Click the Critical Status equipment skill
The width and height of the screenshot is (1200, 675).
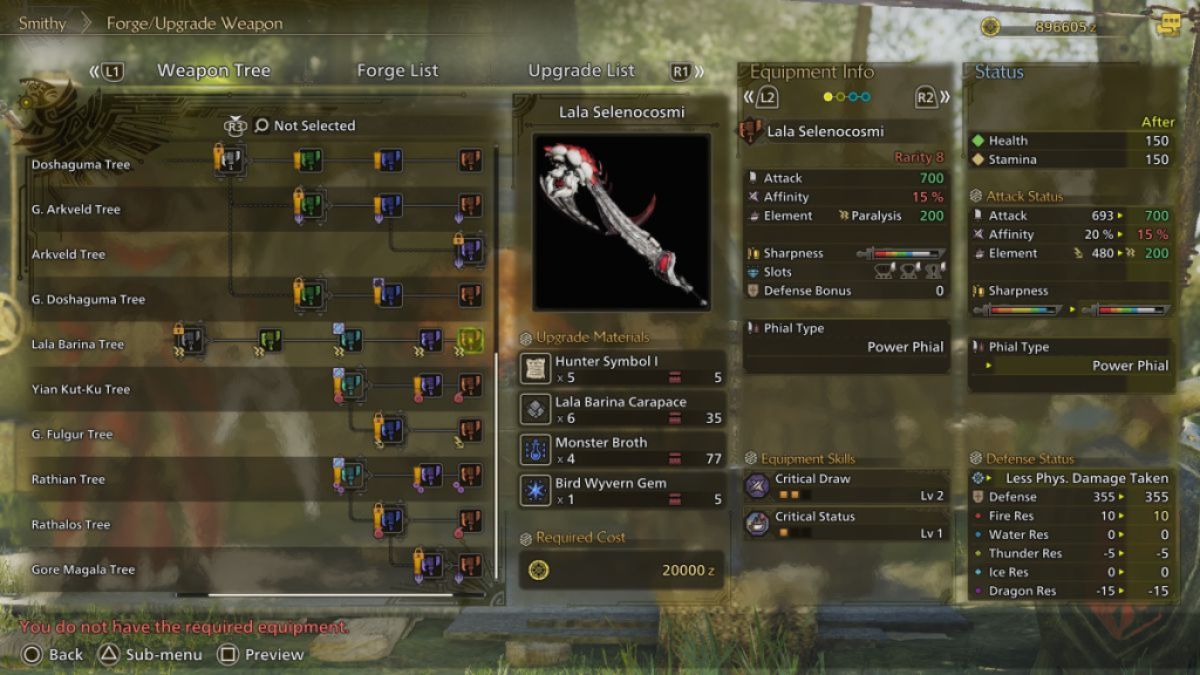(x=844, y=524)
